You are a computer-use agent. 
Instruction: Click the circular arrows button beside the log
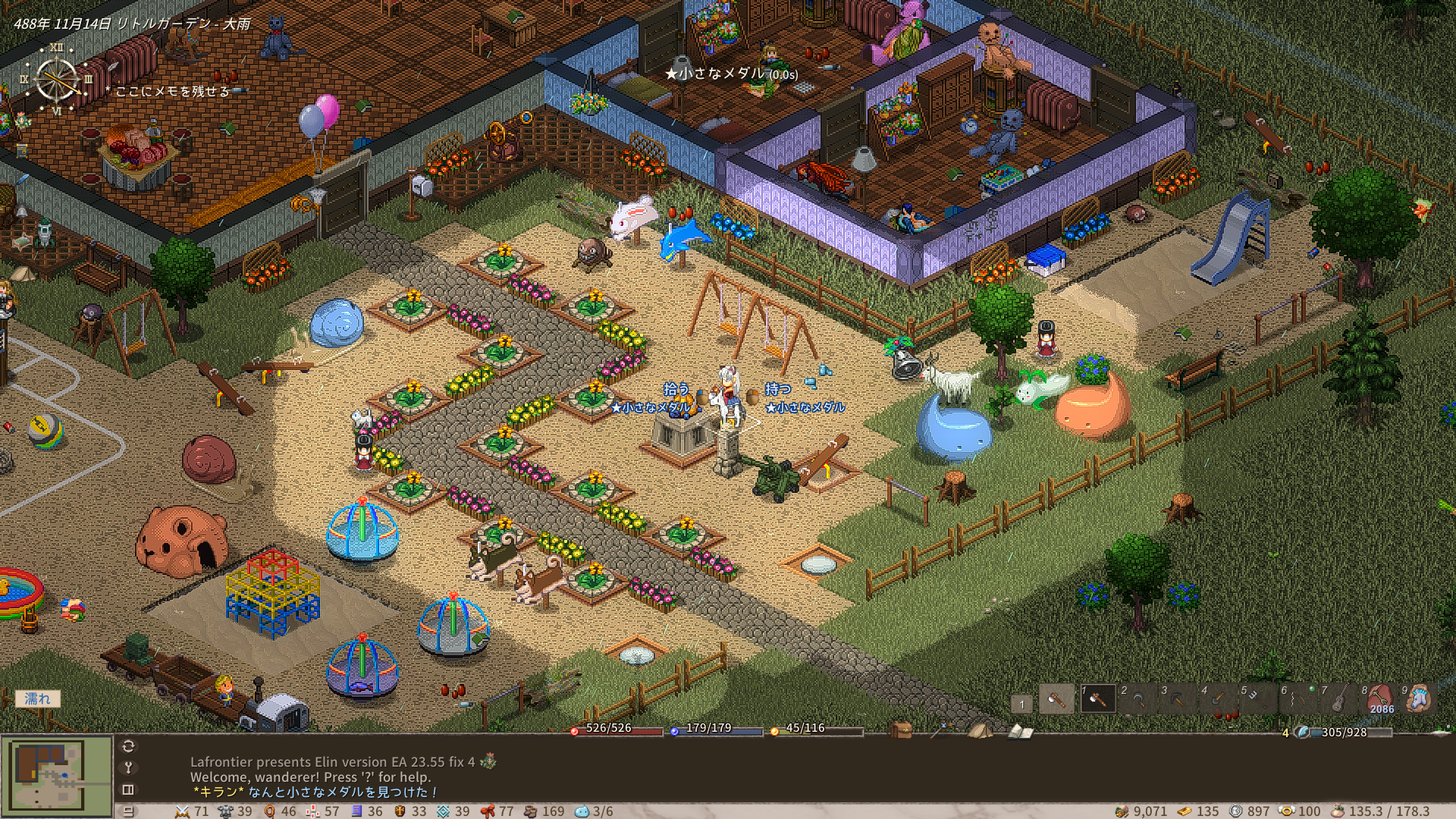tap(128, 746)
